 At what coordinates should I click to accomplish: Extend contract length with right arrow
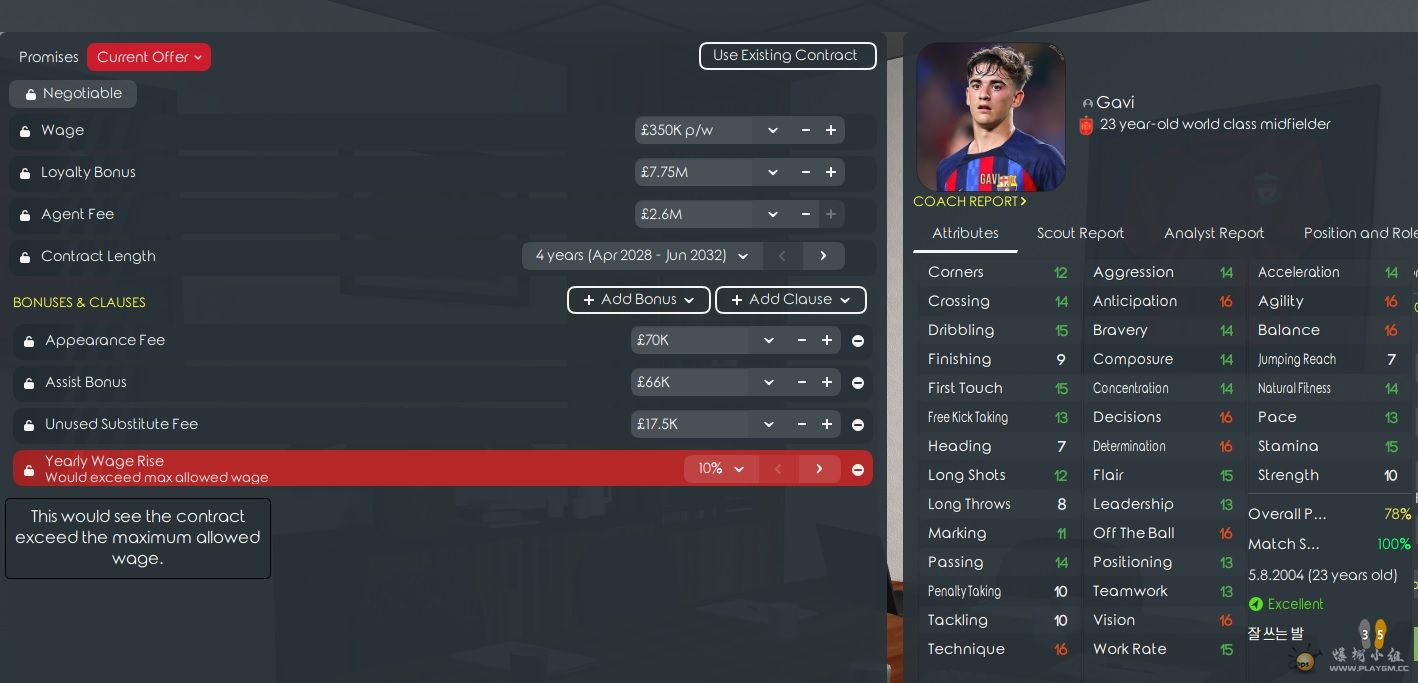tap(823, 256)
